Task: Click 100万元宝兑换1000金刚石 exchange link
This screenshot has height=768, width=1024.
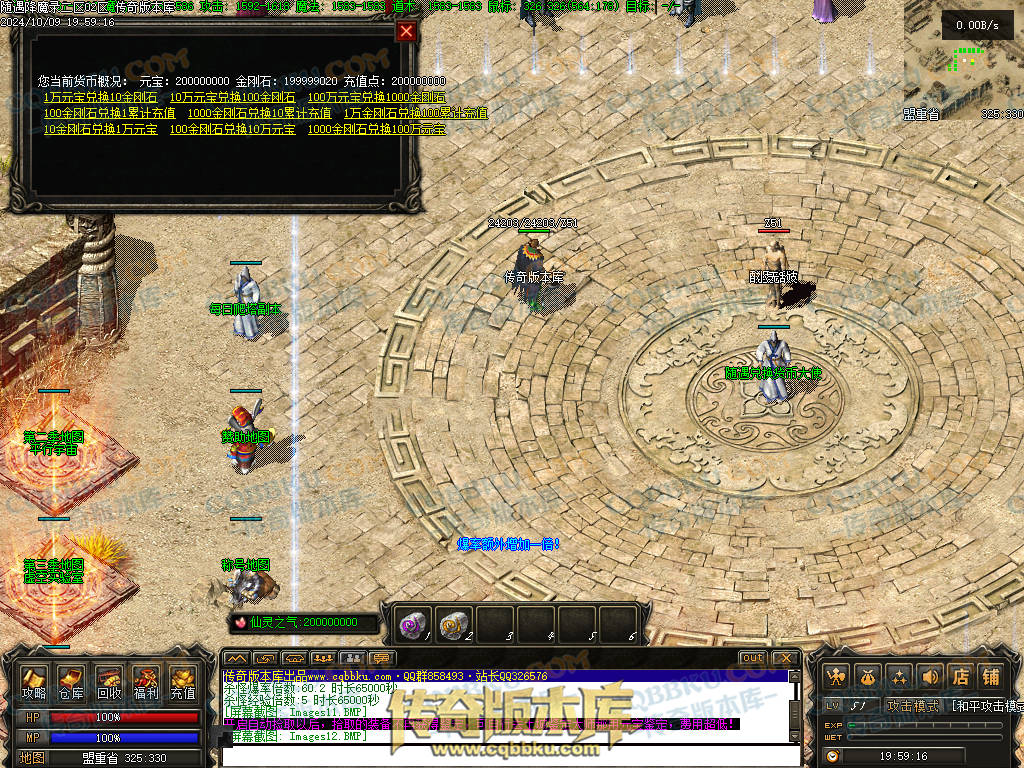Action: click(376, 98)
